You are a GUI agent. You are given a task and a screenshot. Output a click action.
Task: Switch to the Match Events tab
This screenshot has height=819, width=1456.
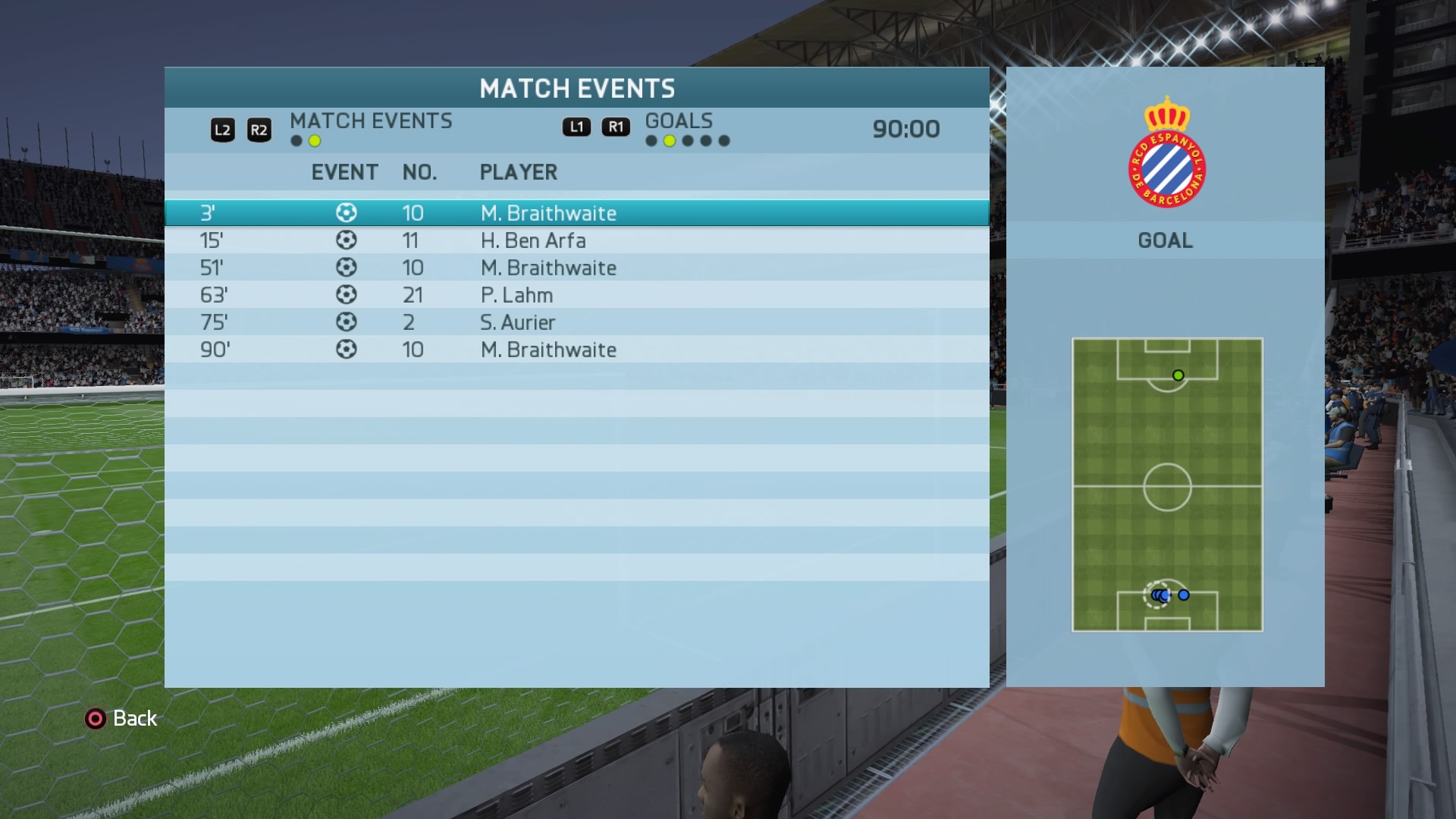tap(371, 121)
